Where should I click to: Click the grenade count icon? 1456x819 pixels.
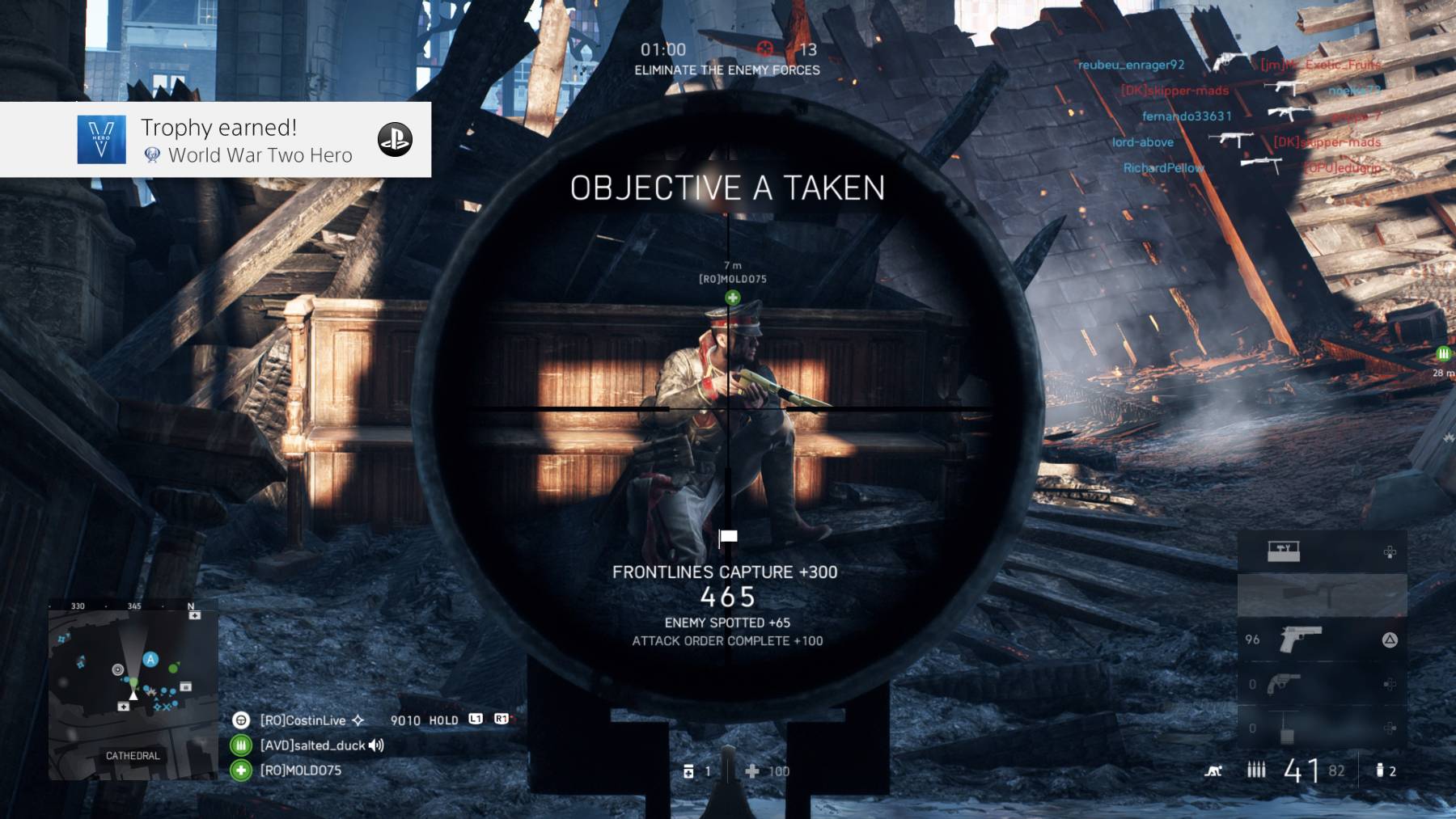(1380, 771)
